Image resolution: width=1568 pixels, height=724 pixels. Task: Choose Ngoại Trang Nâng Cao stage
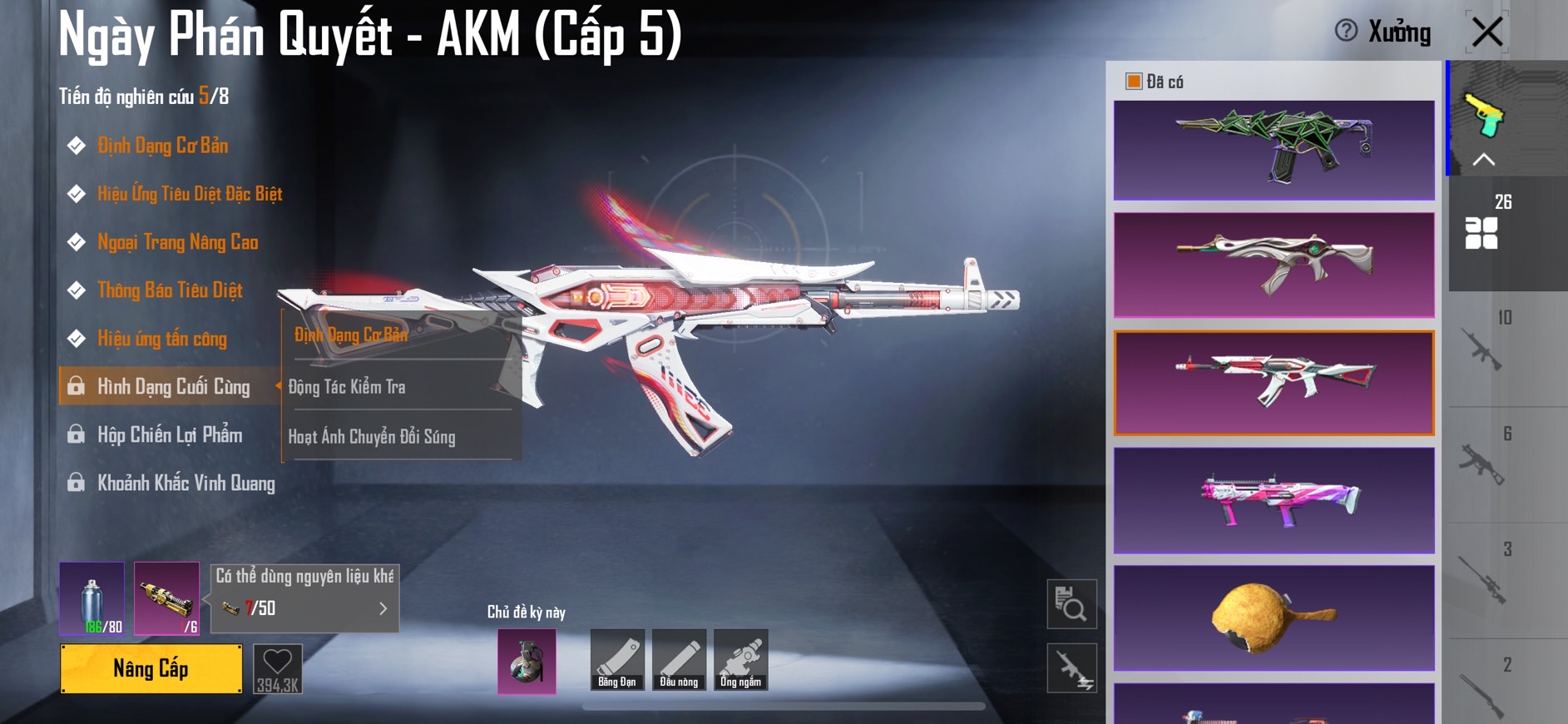pos(177,242)
